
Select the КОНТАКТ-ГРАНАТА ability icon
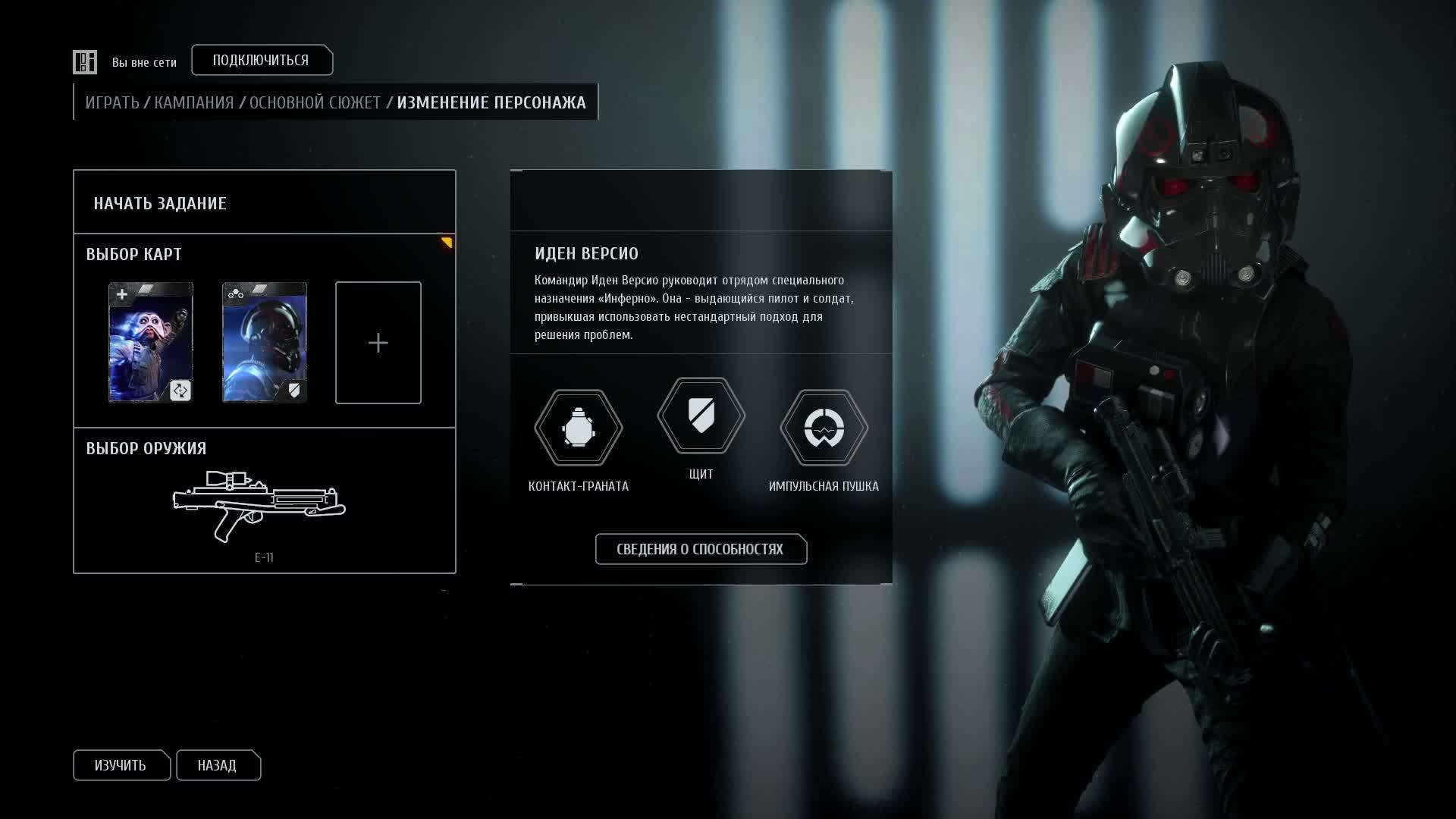(579, 428)
